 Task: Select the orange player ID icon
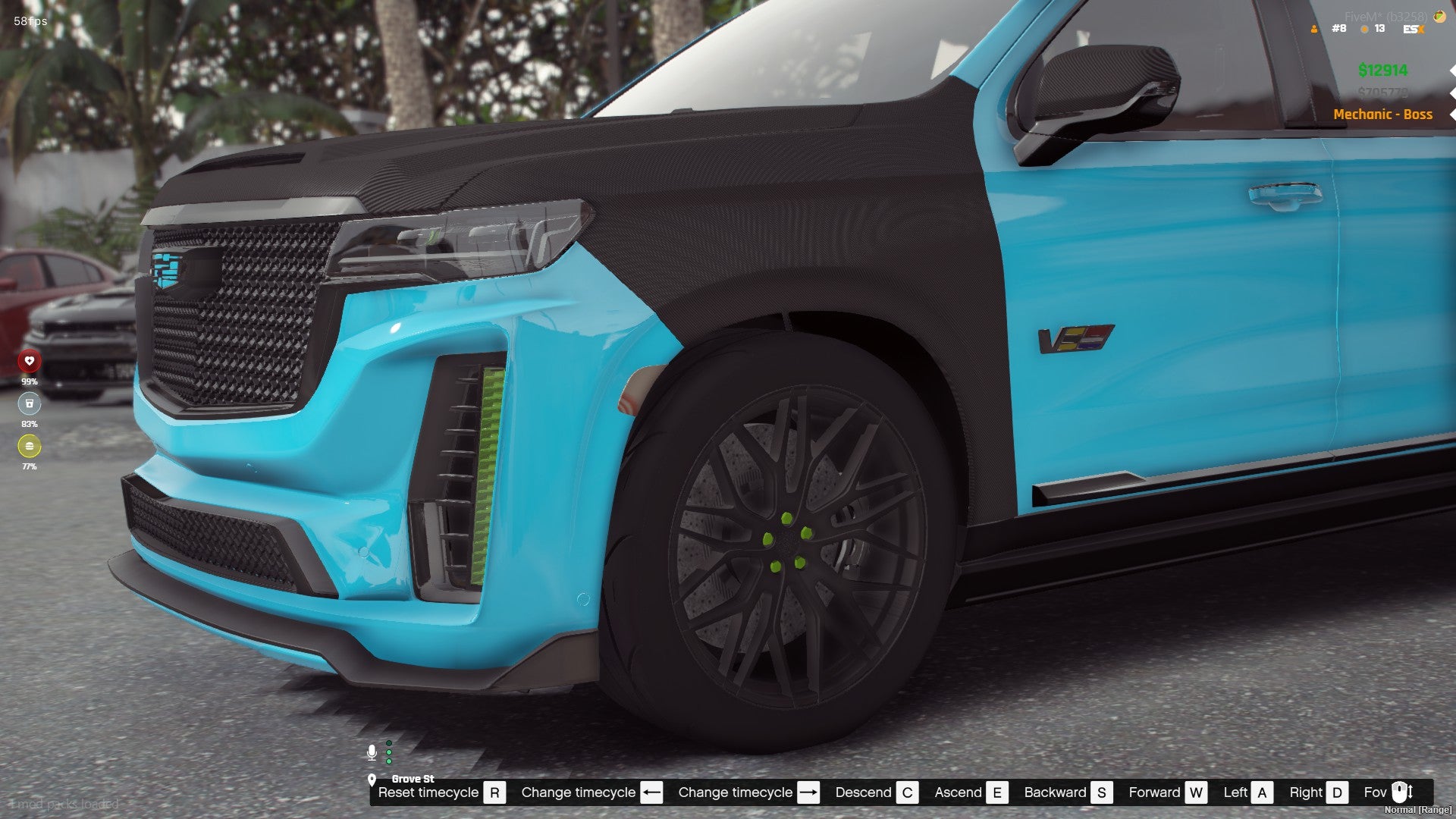1314,29
